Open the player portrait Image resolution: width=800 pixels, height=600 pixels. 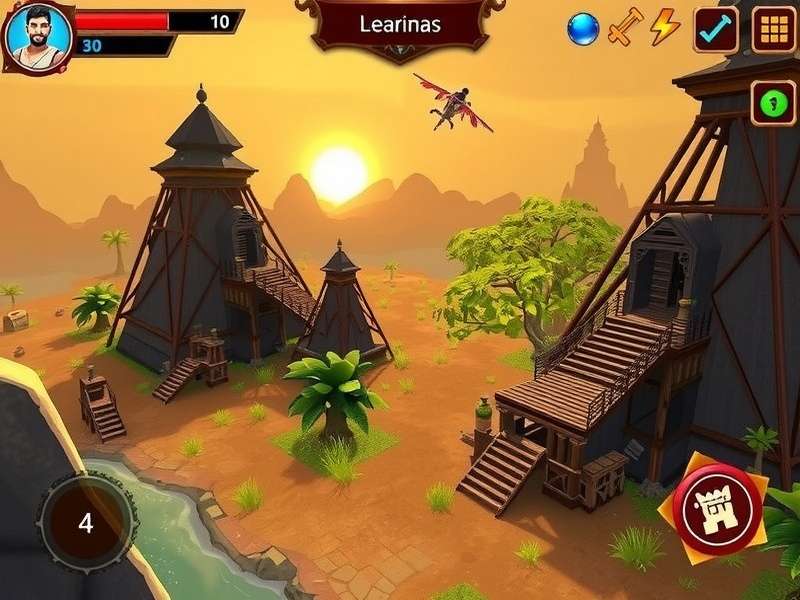point(38,36)
